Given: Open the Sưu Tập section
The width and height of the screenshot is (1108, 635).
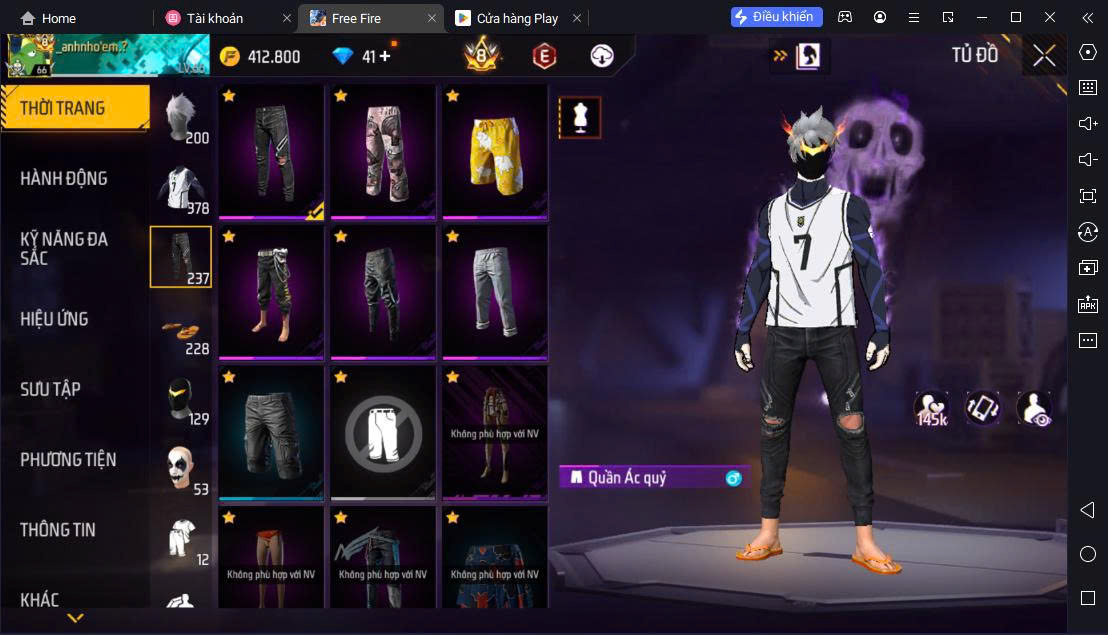Looking at the screenshot, I should coord(50,389).
